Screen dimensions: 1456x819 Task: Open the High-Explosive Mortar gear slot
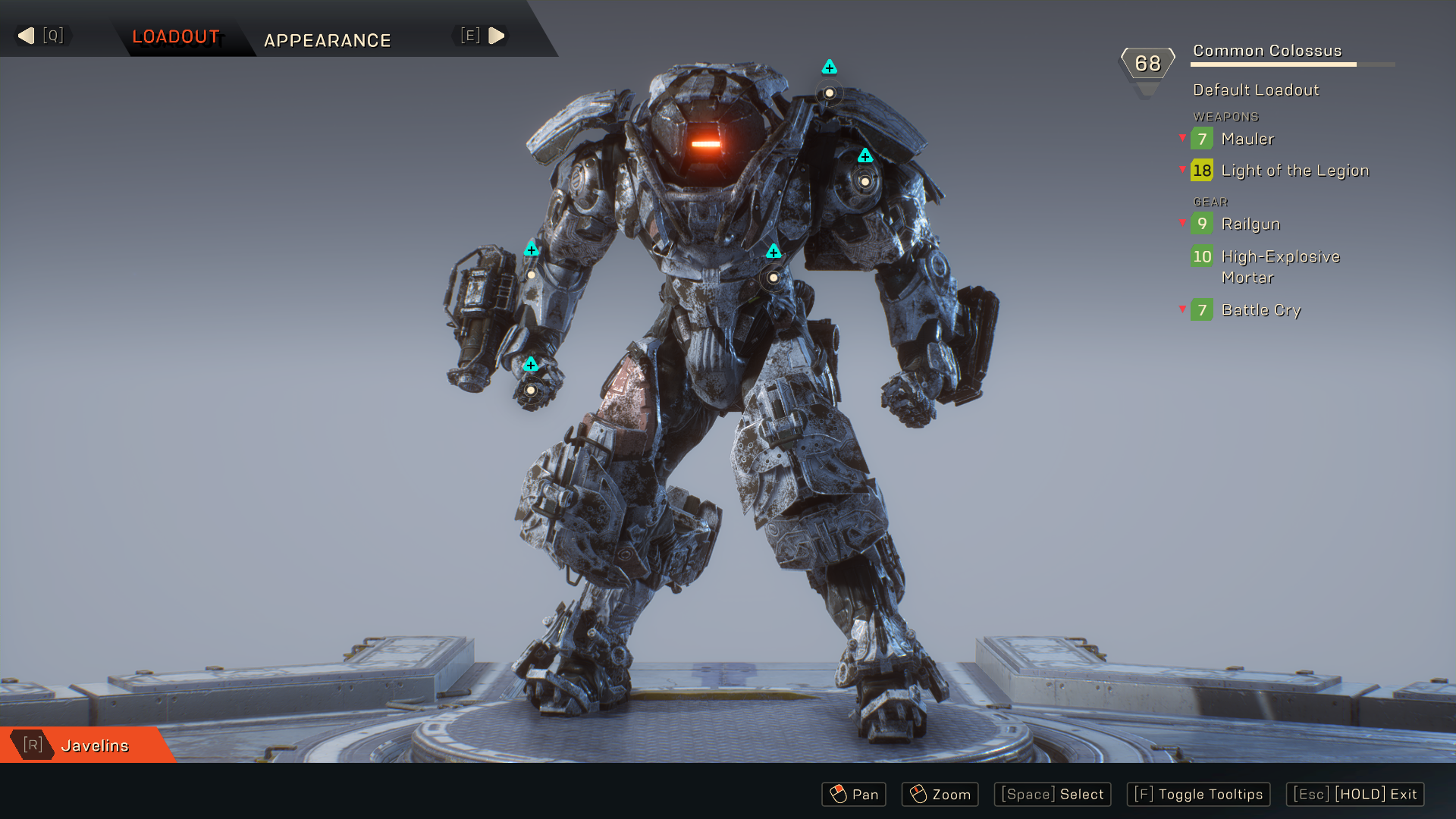pyautogui.click(x=1280, y=266)
